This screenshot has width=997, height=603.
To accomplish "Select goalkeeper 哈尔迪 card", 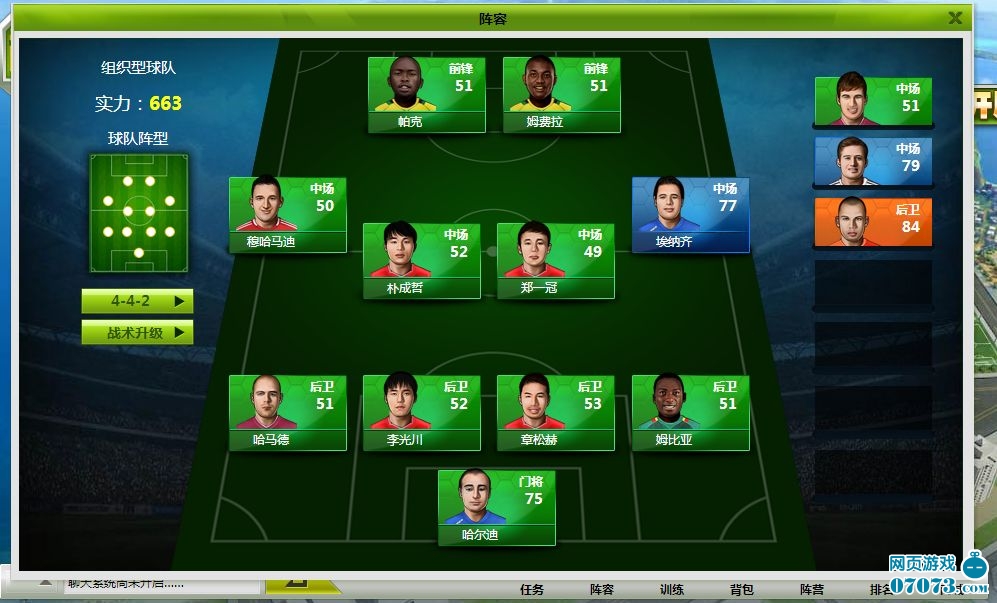I will click(x=496, y=508).
